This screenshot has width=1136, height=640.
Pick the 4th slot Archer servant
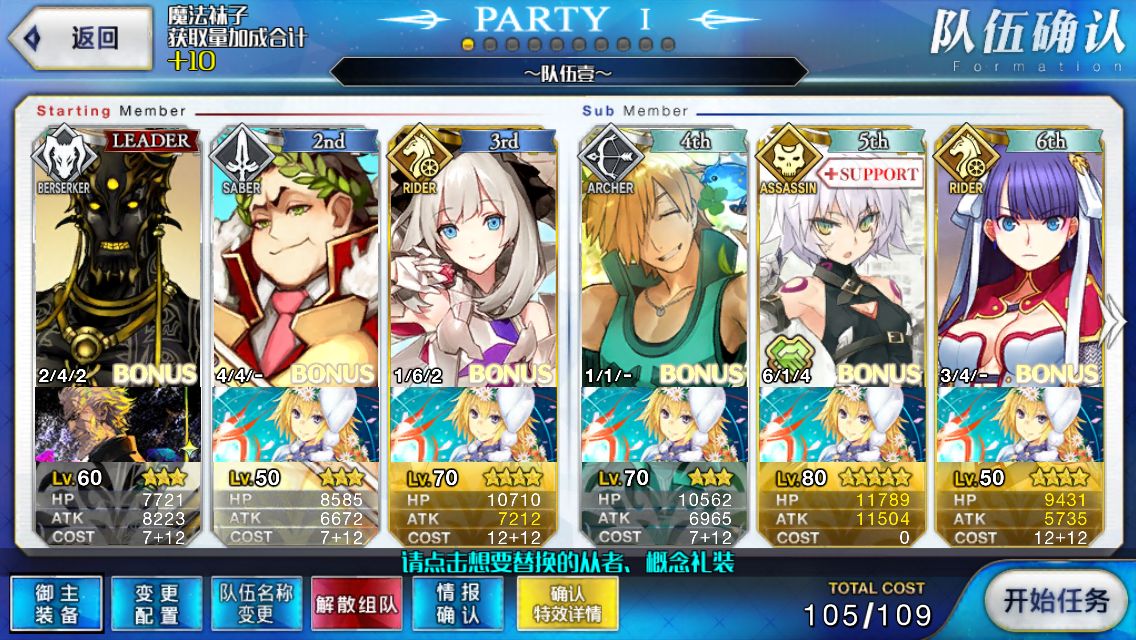pyautogui.click(x=664, y=260)
